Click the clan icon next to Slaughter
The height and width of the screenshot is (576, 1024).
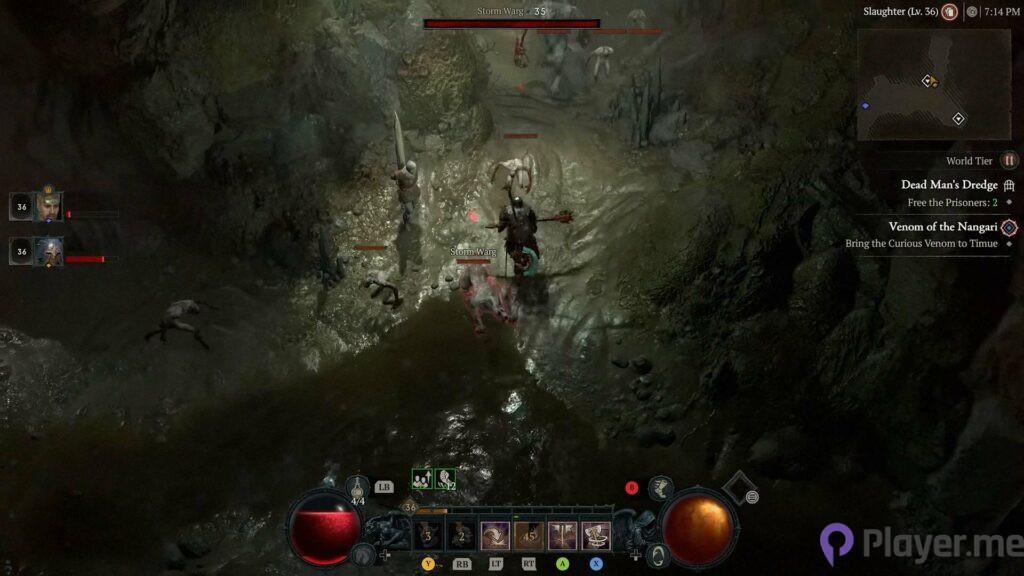pyautogui.click(x=949, y=12)
